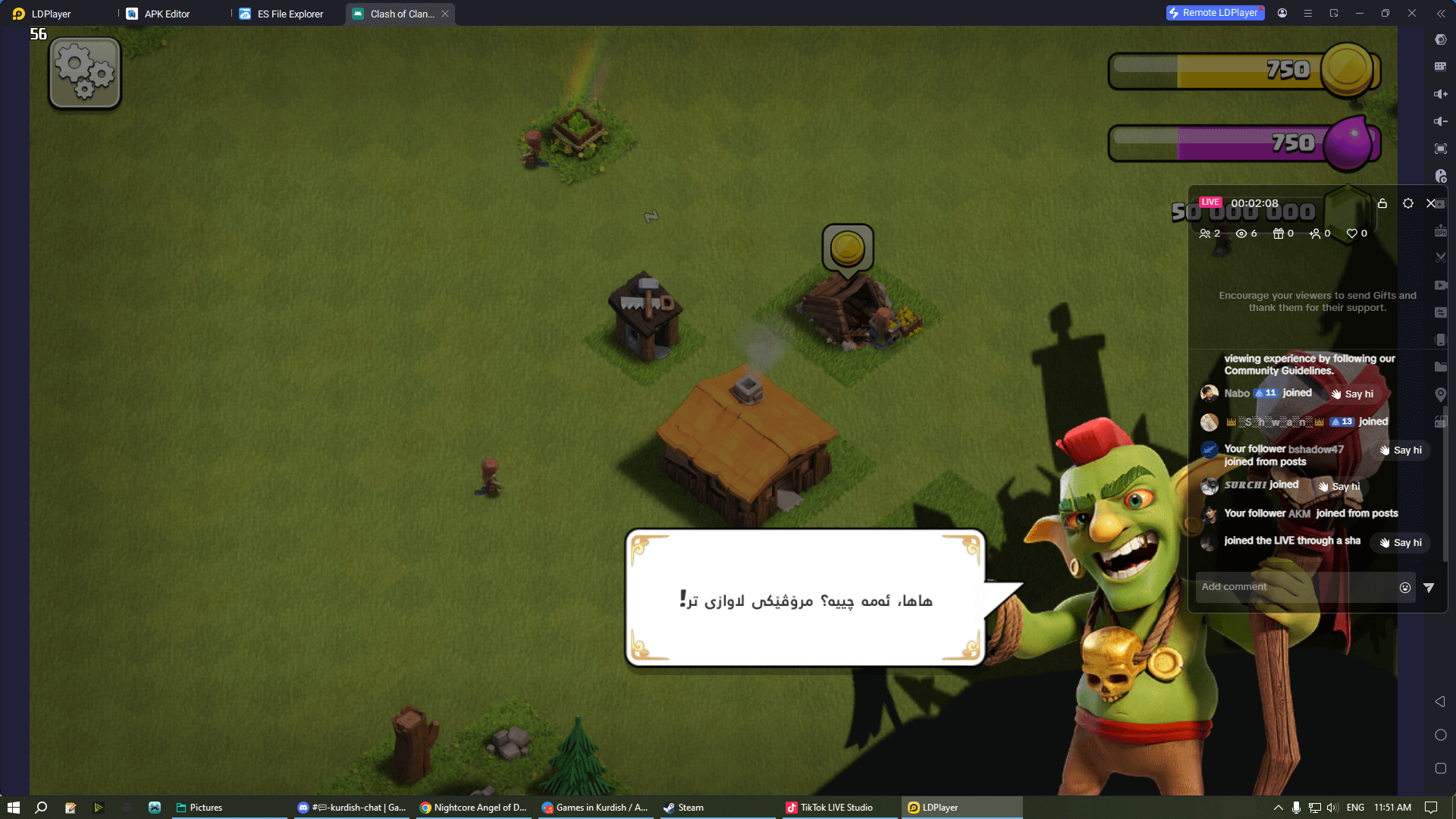Image resolution: width=1456 pixels, height=819 pixels.
Task: Install an APK using the sidebar APK icon
Action: [1440, 230]
